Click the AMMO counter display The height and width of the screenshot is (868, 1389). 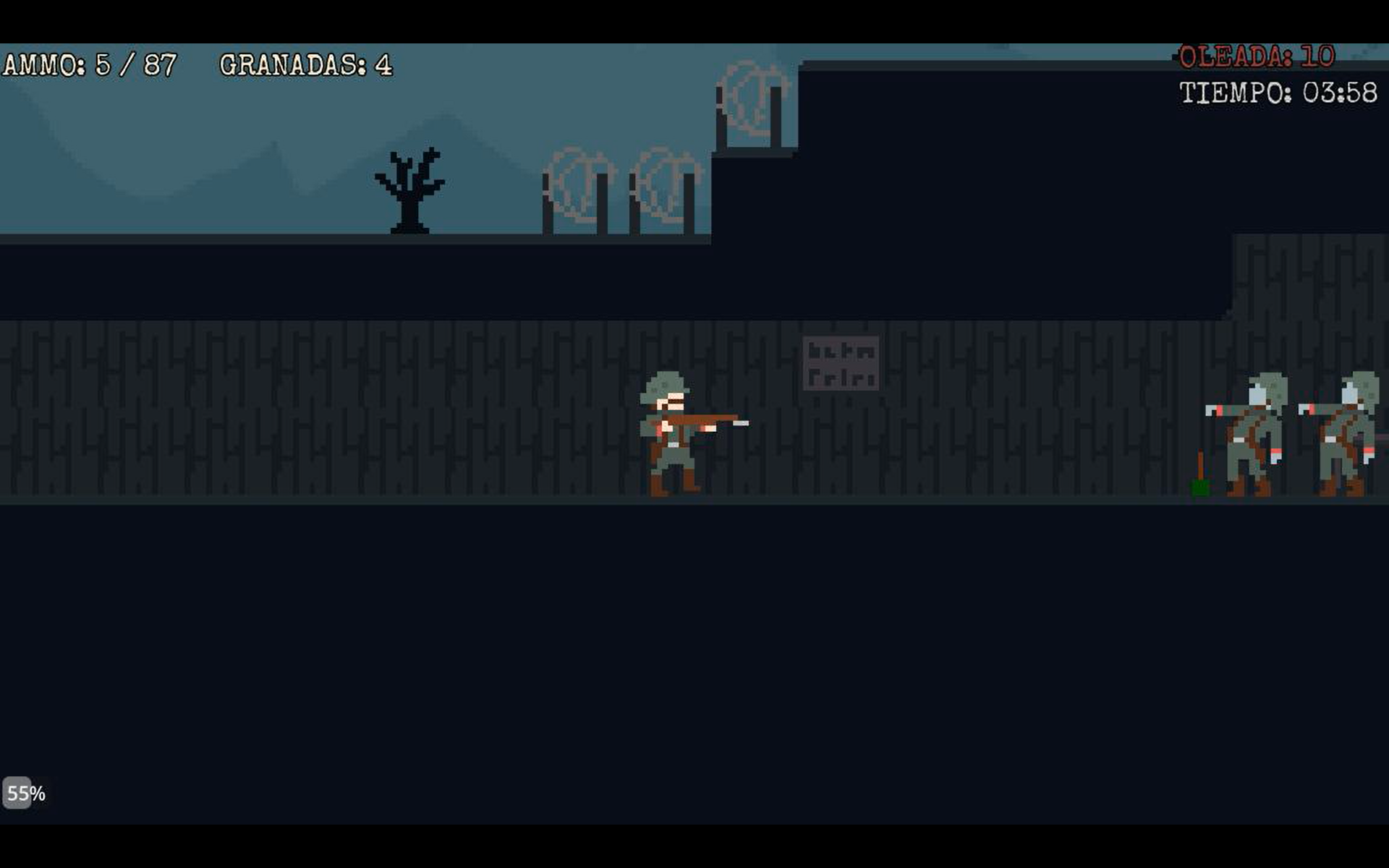coord(87,64)
